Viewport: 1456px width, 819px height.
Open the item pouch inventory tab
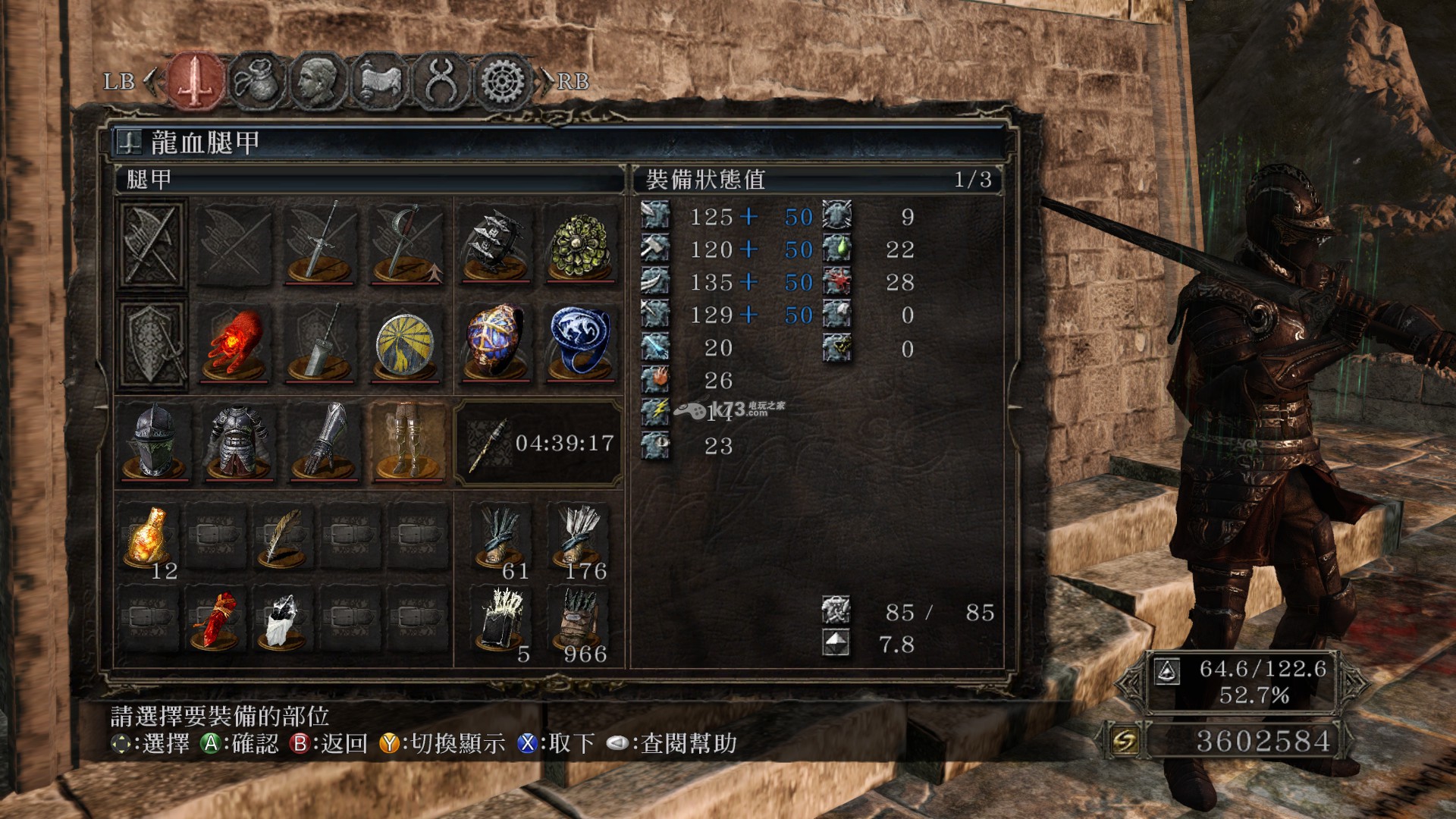pos(256,81)
